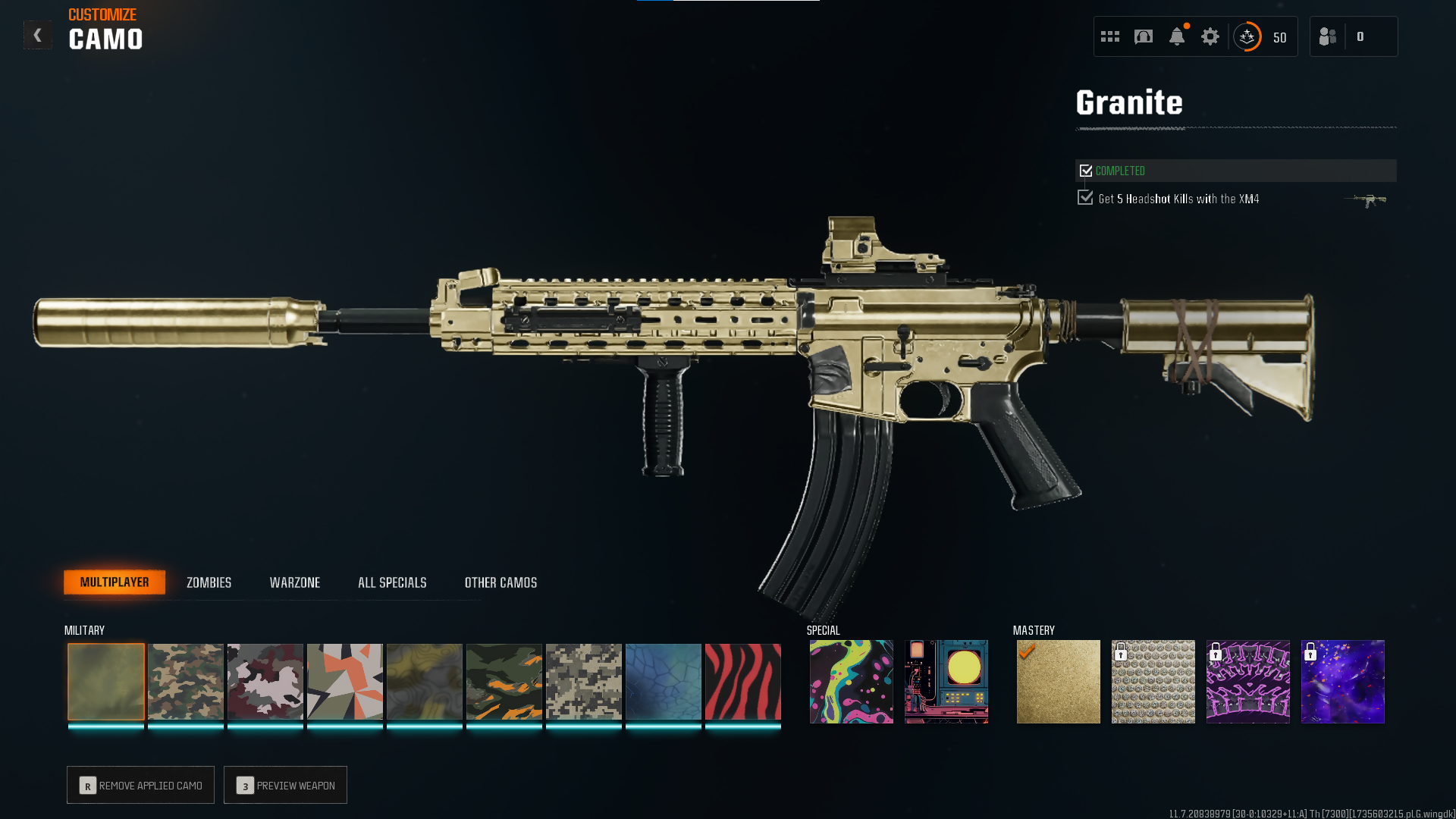Select the orange geometric shard camo

point(345,682)
